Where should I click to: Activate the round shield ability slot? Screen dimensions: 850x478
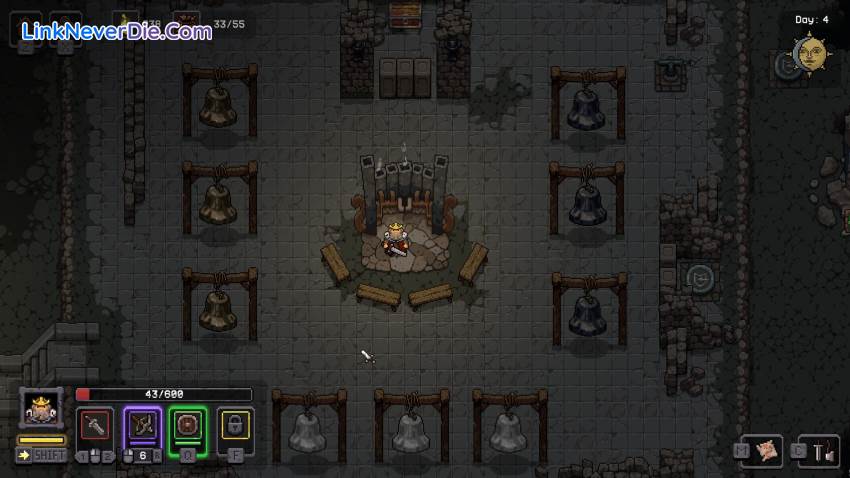pyautogui.click(x=188, y=426)
